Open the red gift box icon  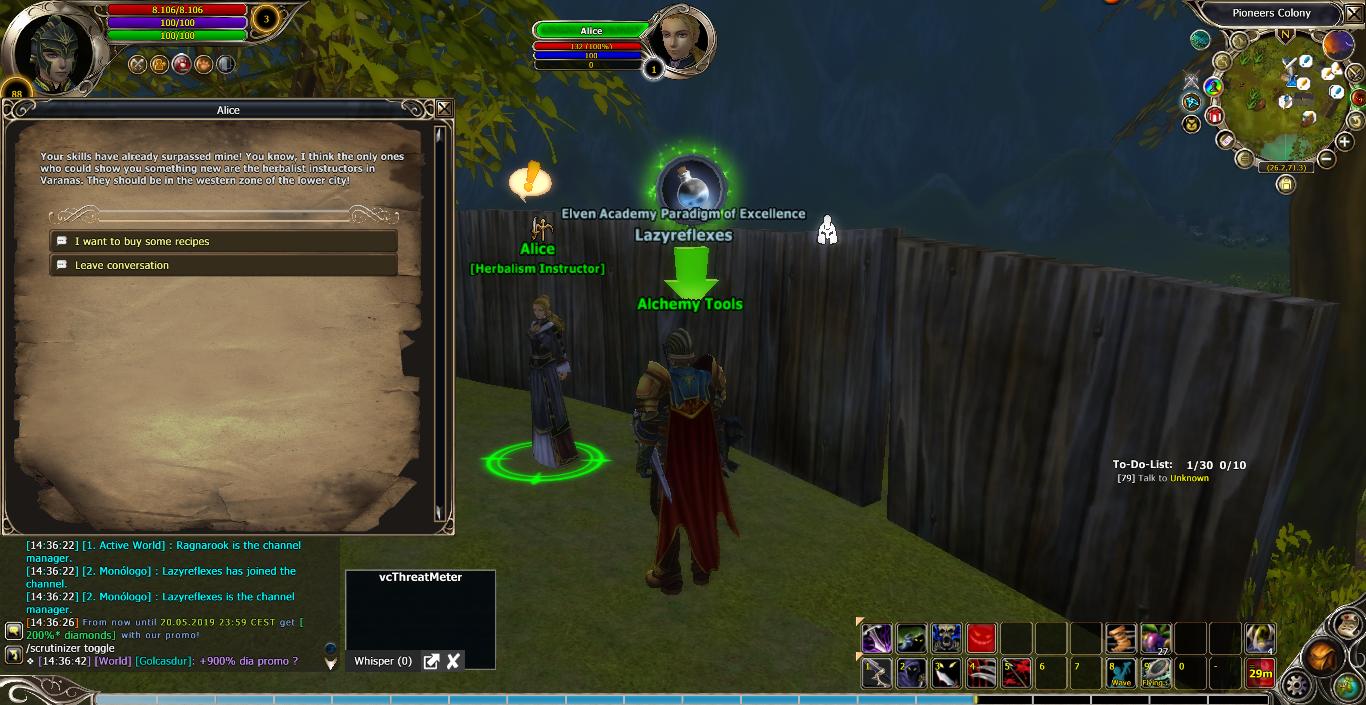[x=1215, y=115]
